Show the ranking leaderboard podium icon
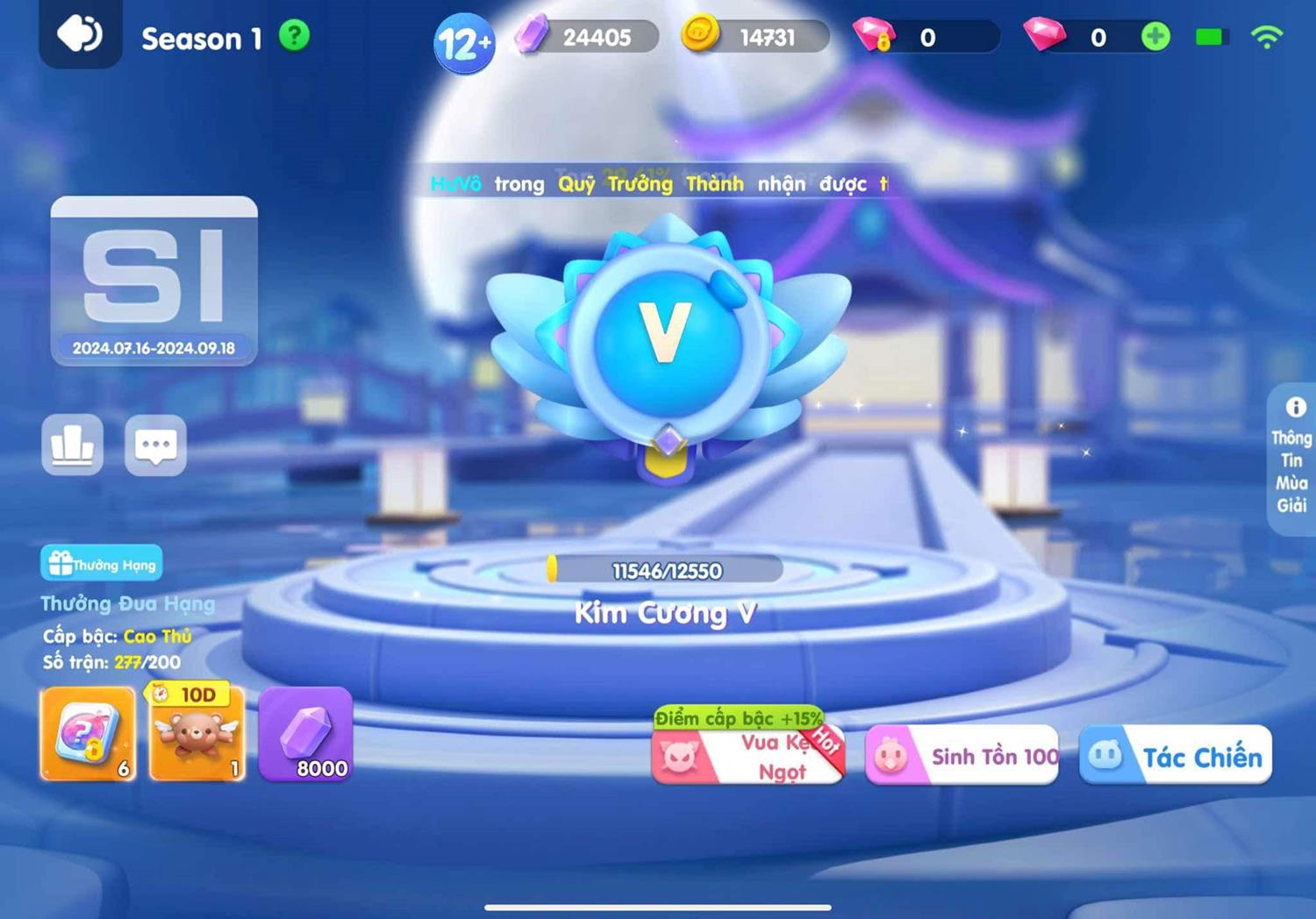The height and width of the screenshot is (919, 1316). 73,445
